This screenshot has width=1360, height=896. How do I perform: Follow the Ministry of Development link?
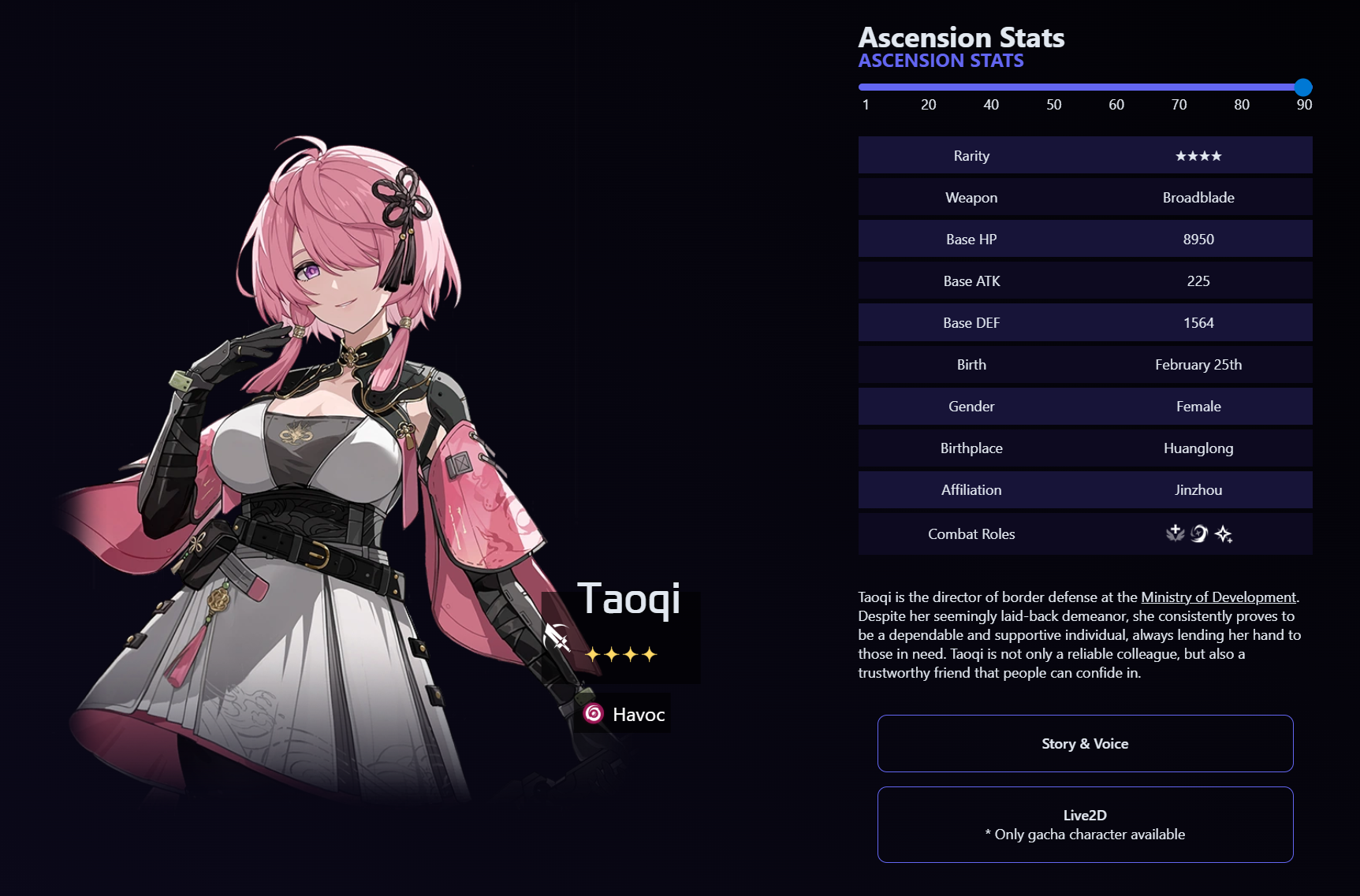(x=1218, y=597)
